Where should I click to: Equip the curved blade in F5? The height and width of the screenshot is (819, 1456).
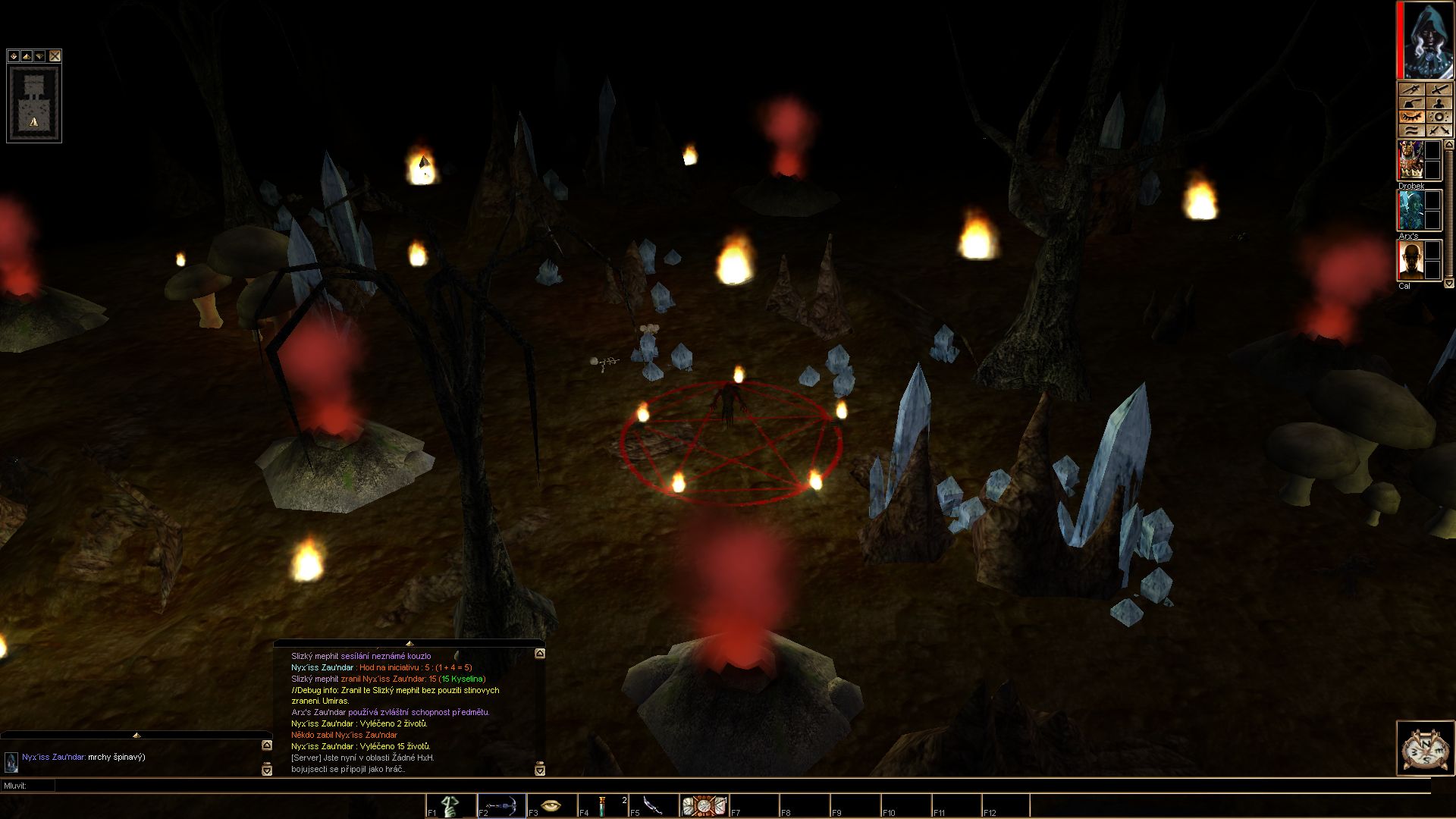point(653,805)
